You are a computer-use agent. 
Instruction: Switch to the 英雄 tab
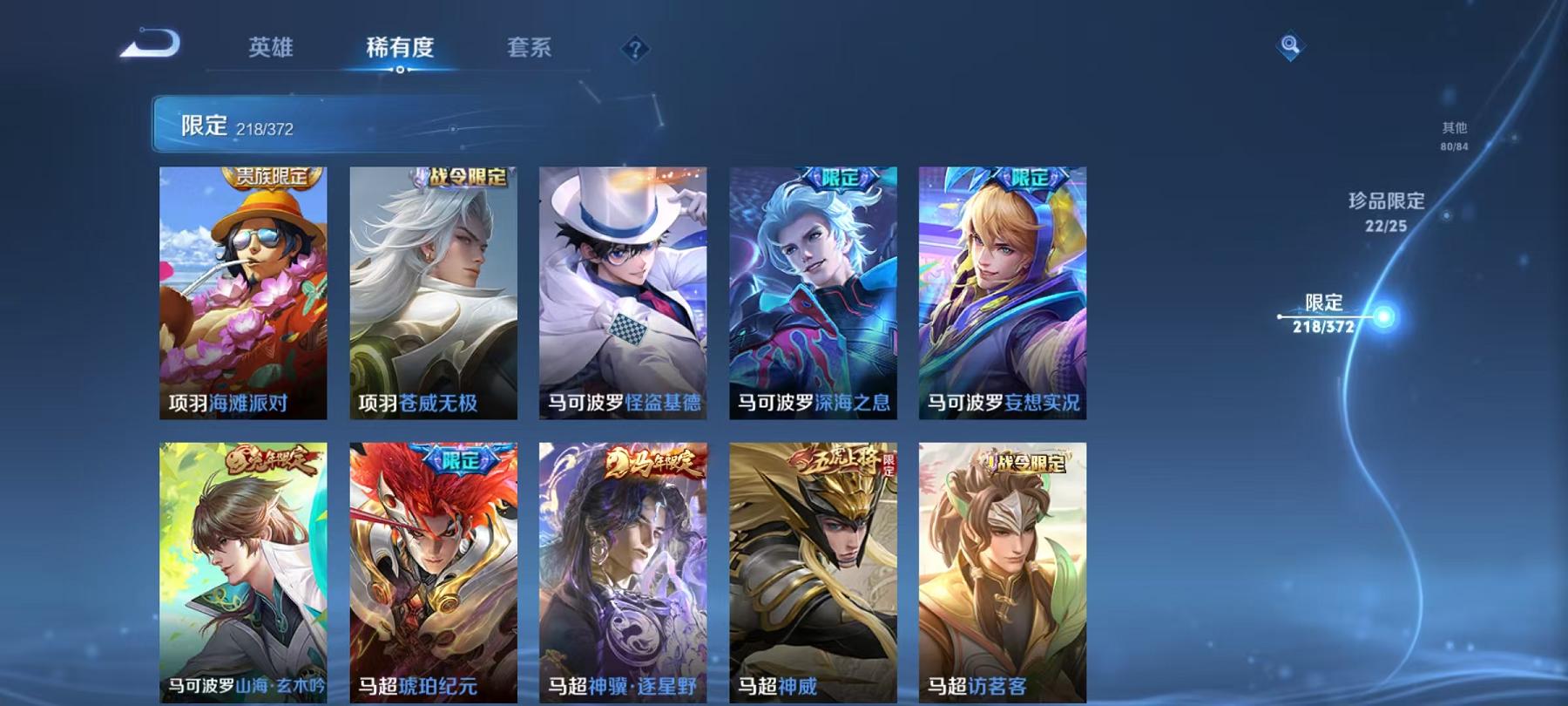tap(272, 50)
